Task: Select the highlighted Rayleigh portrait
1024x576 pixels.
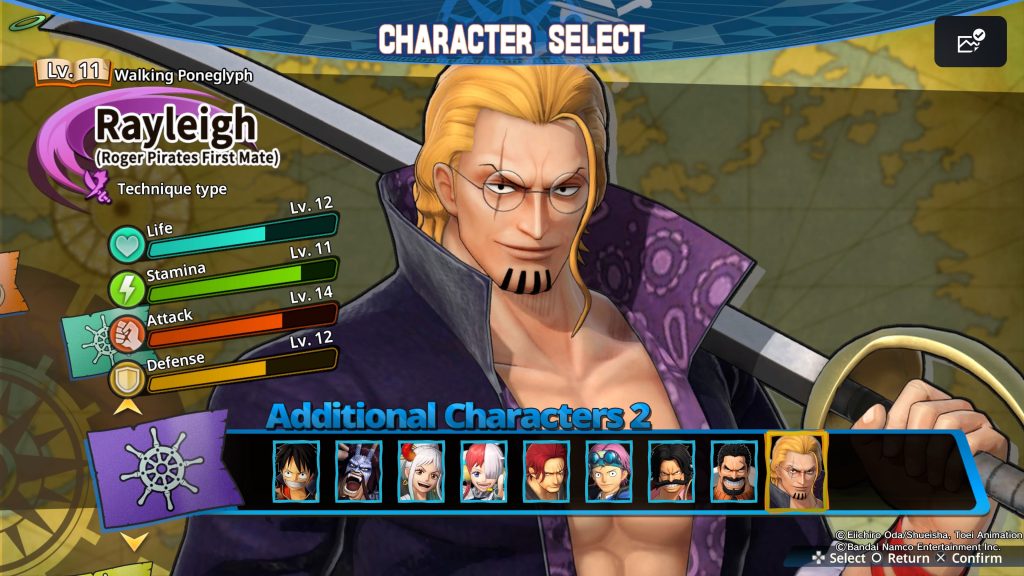Action: [796, 471]
